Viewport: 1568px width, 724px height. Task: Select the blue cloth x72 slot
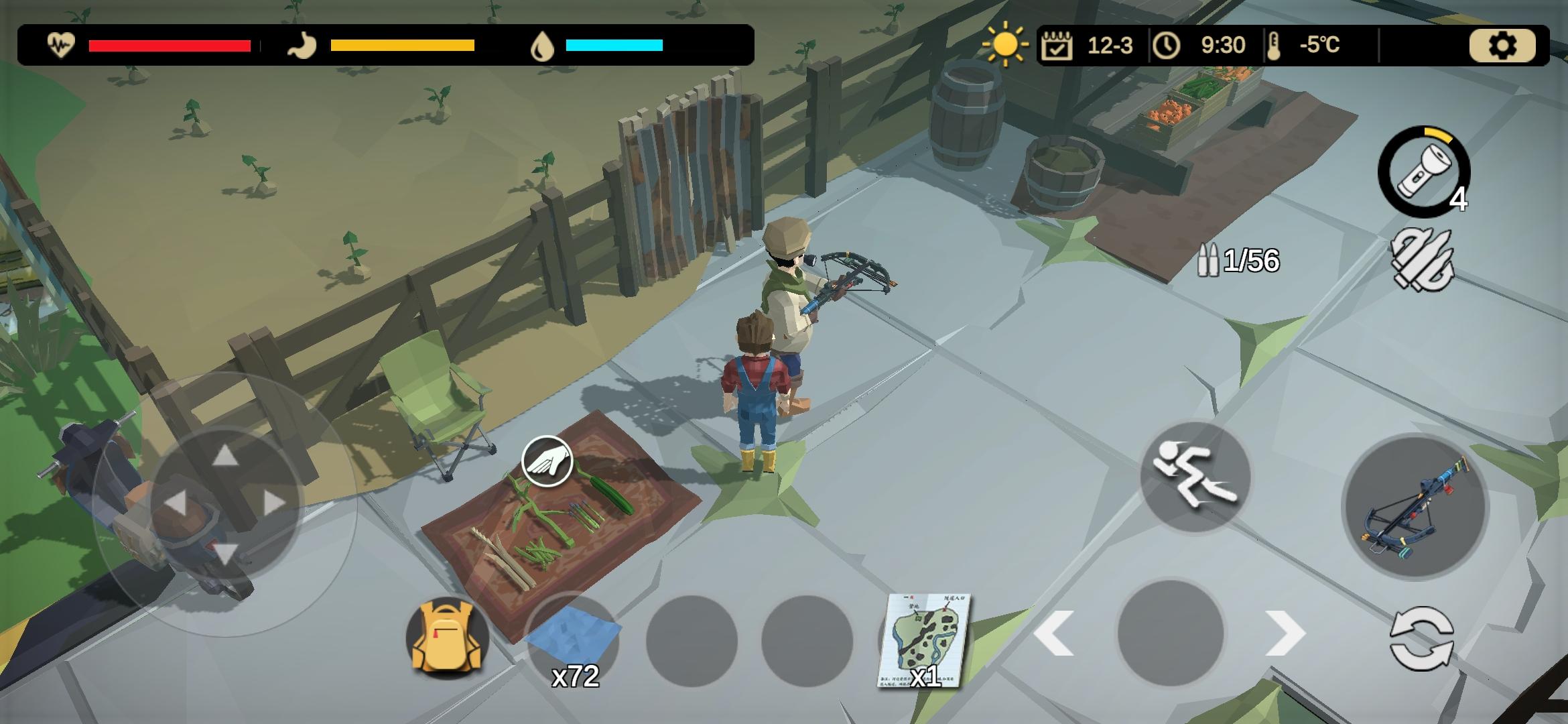(x=573, y=640)
